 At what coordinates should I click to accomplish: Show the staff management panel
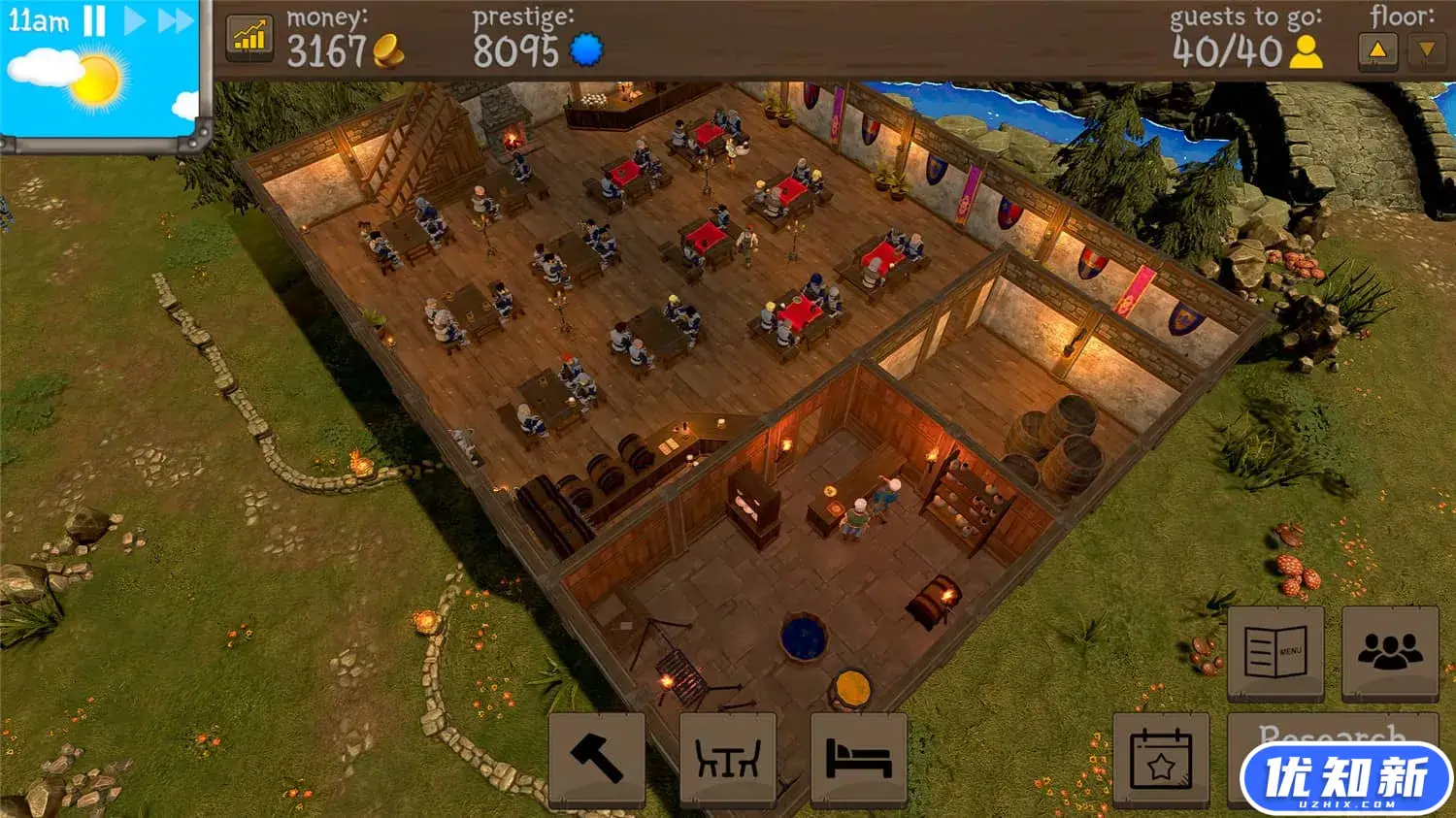(1389, 652)
